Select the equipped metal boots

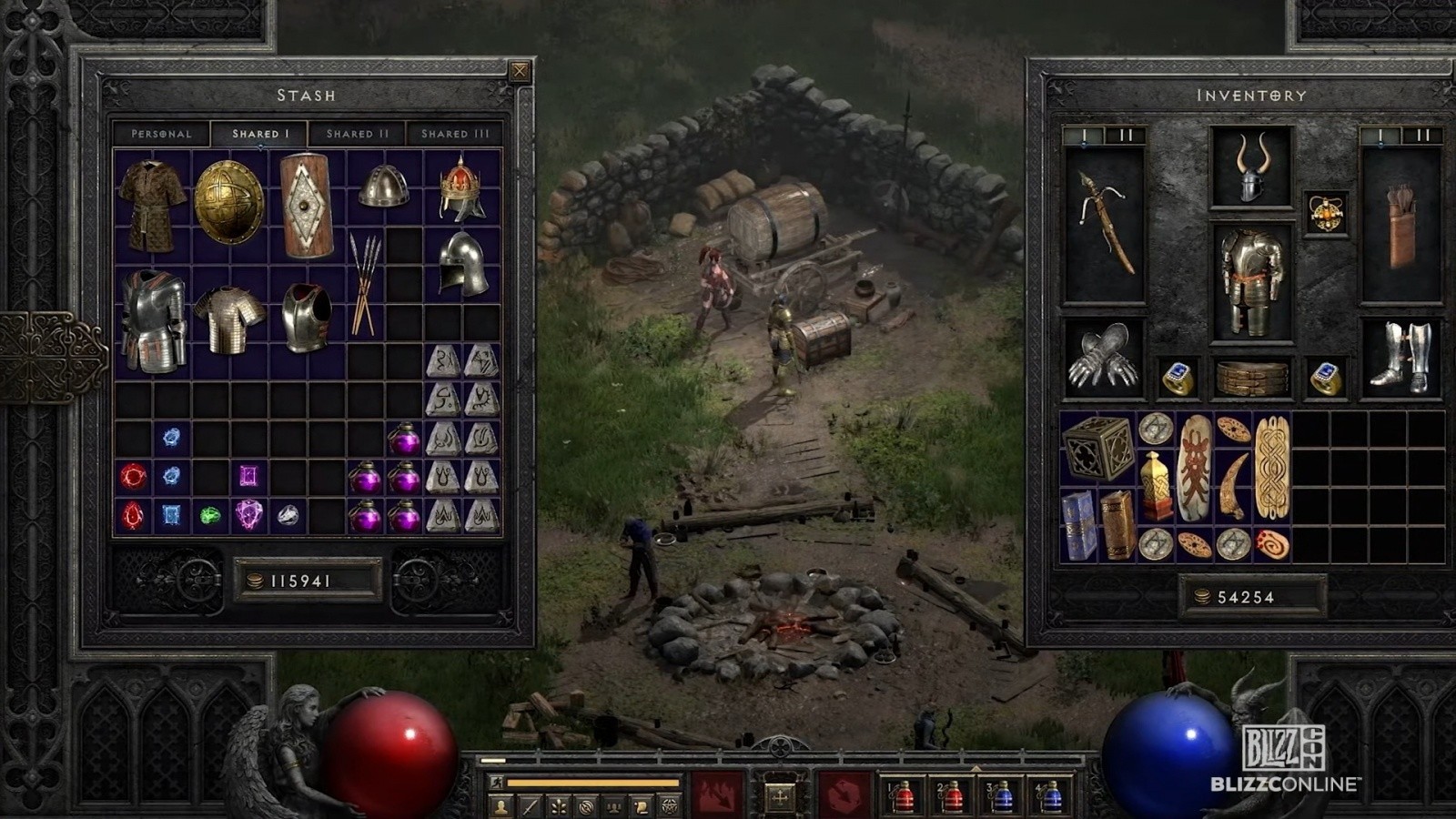tap(1401, 358)
